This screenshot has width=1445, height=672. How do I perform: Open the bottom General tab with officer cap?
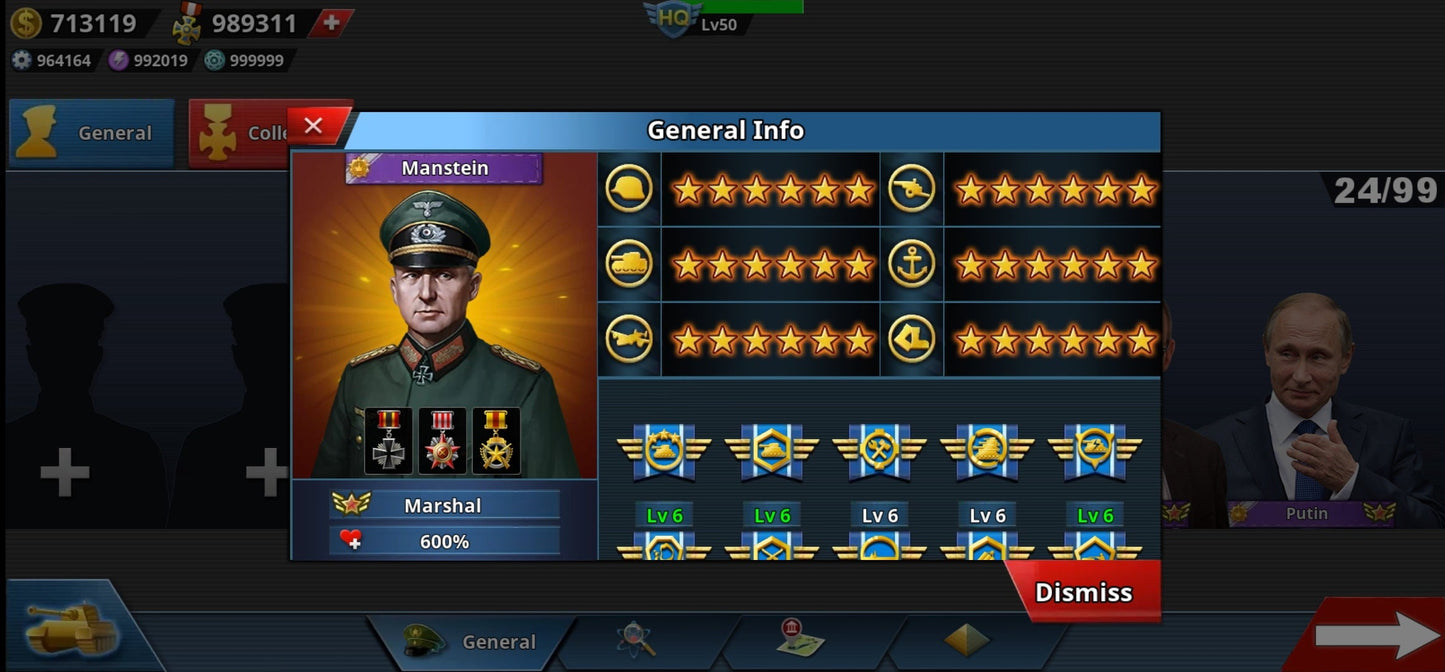click(x=471, y=641)
